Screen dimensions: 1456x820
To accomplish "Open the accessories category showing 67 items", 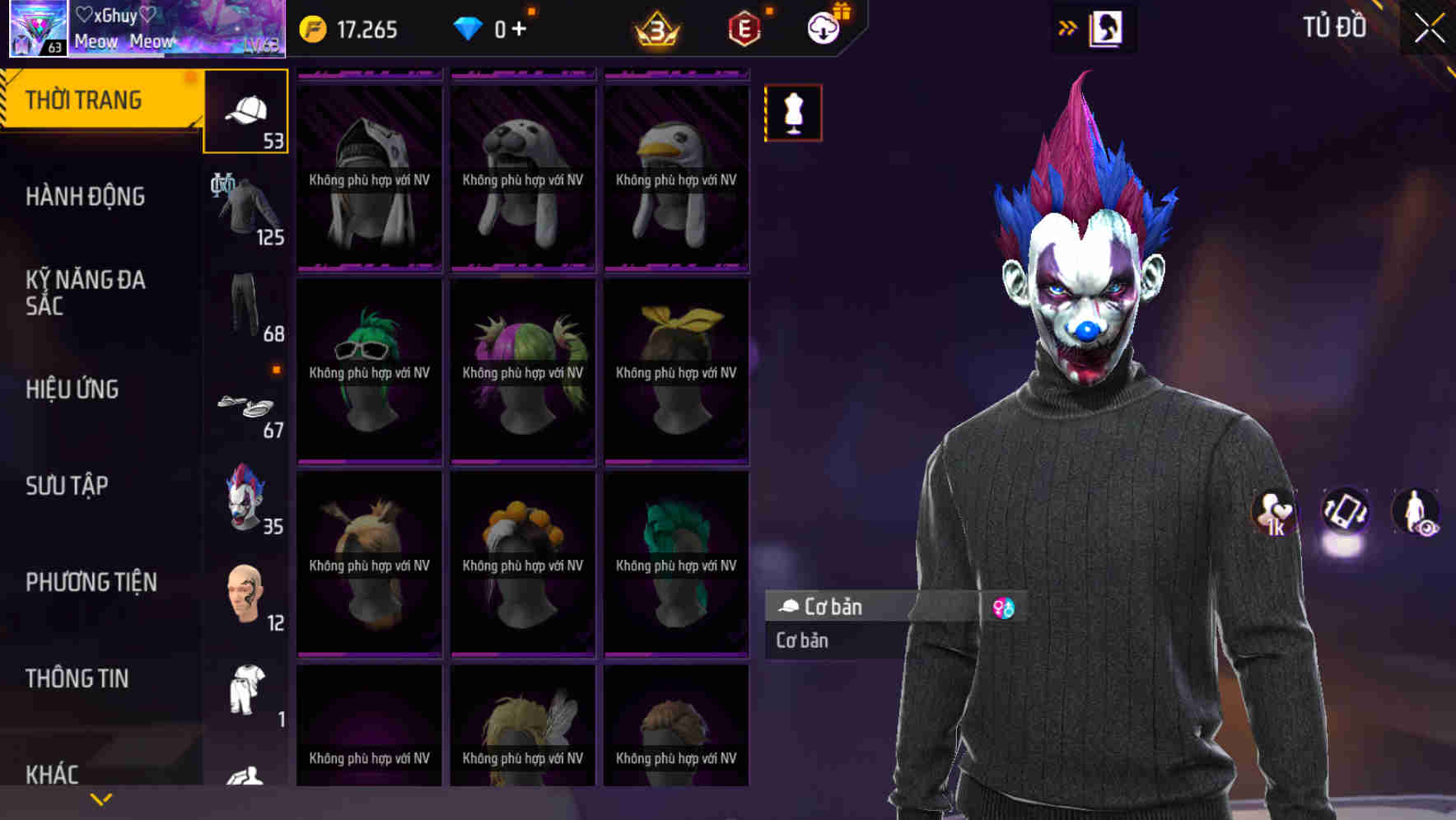I will pyautogui.click(x=245, y=408).
